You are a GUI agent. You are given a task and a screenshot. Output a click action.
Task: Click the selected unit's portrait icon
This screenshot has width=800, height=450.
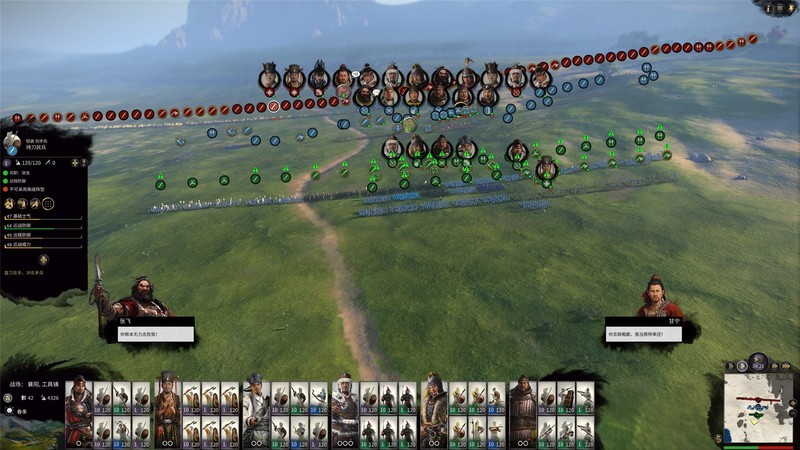point(13,143)
